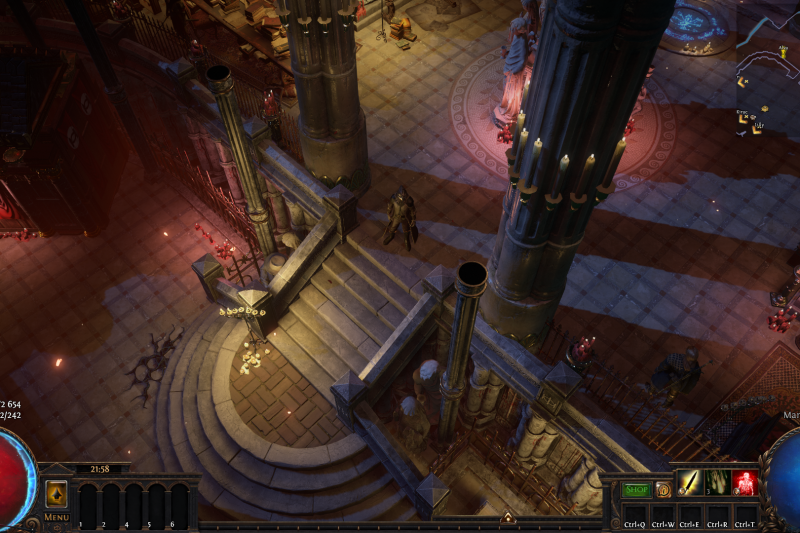This screenshot has height=533, width=800.
Task: Expand the small triangle on the experience bar
Action: pyautogui.click(x=507, y=518)
